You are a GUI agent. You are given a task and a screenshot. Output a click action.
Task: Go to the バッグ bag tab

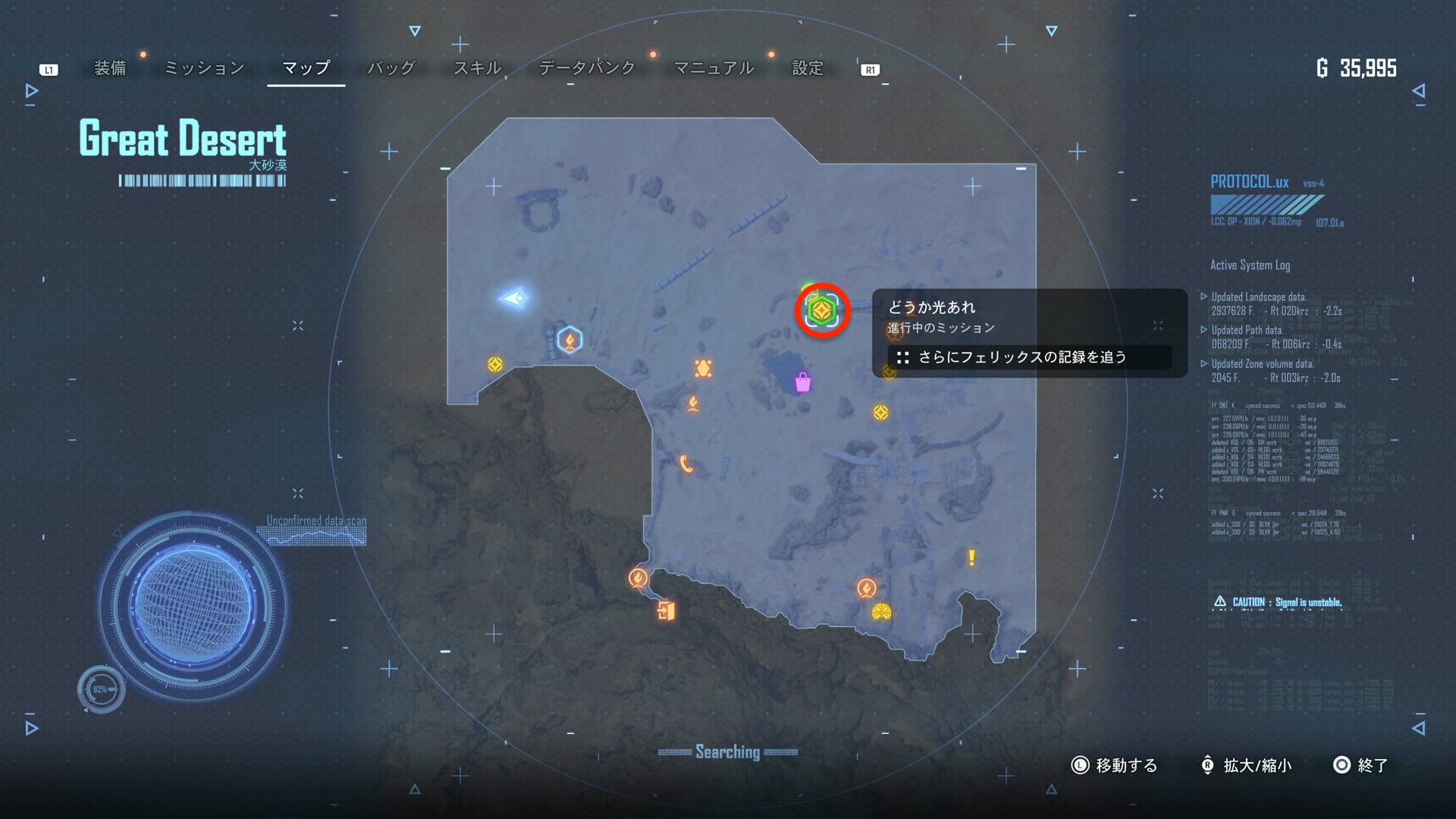(391, 68)
